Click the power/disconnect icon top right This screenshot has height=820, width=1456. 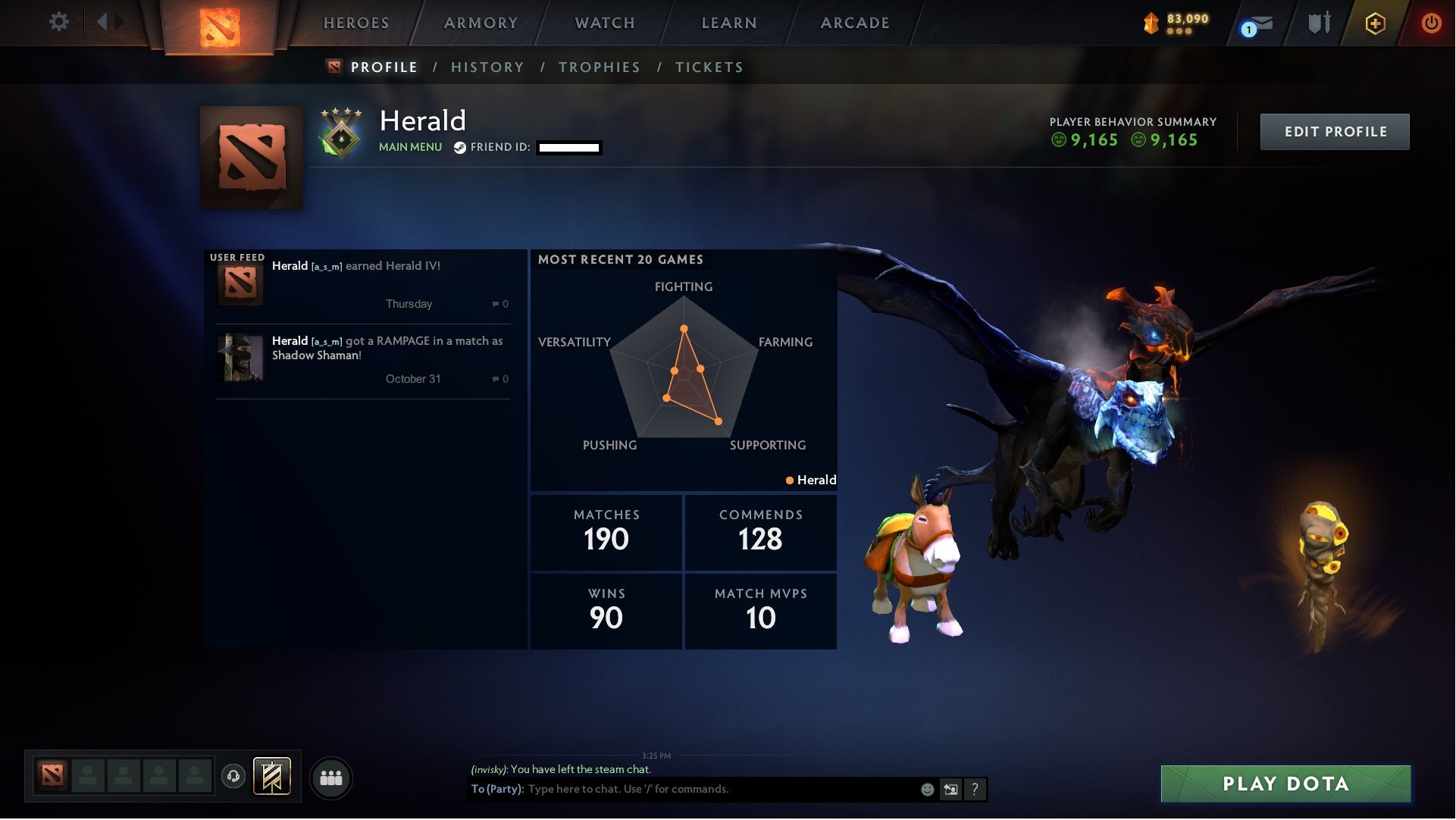1431,23
